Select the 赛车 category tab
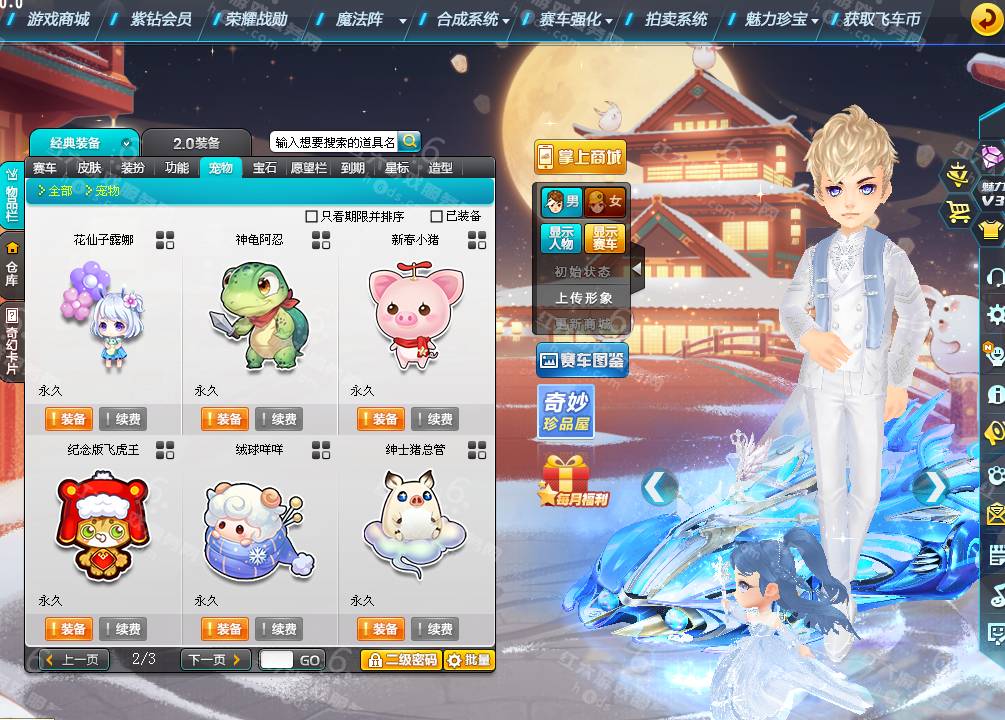Viewport: 1005px width, 720px height. (45, 168)
